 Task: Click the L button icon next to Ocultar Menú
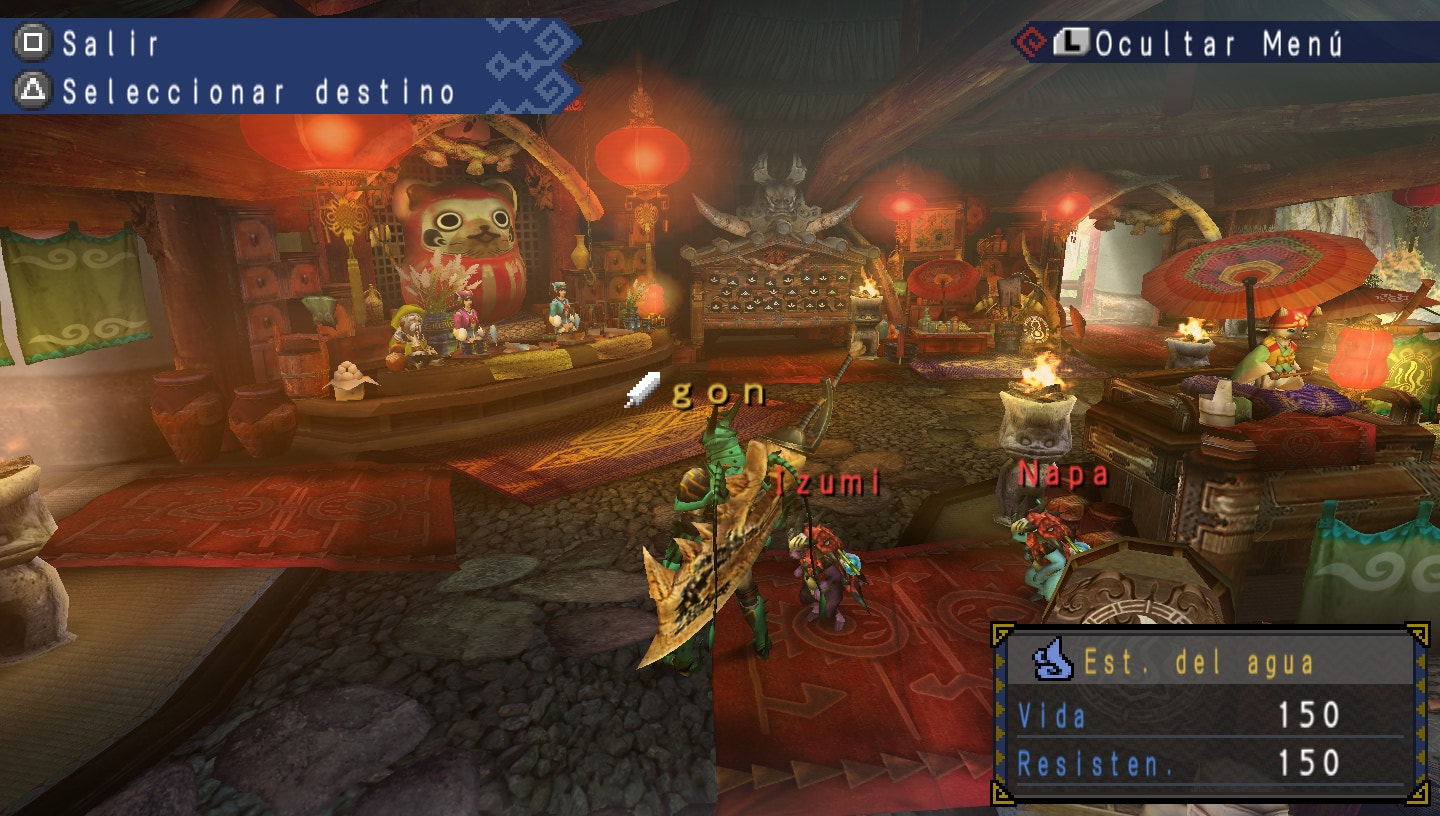tap(1070, 43)
